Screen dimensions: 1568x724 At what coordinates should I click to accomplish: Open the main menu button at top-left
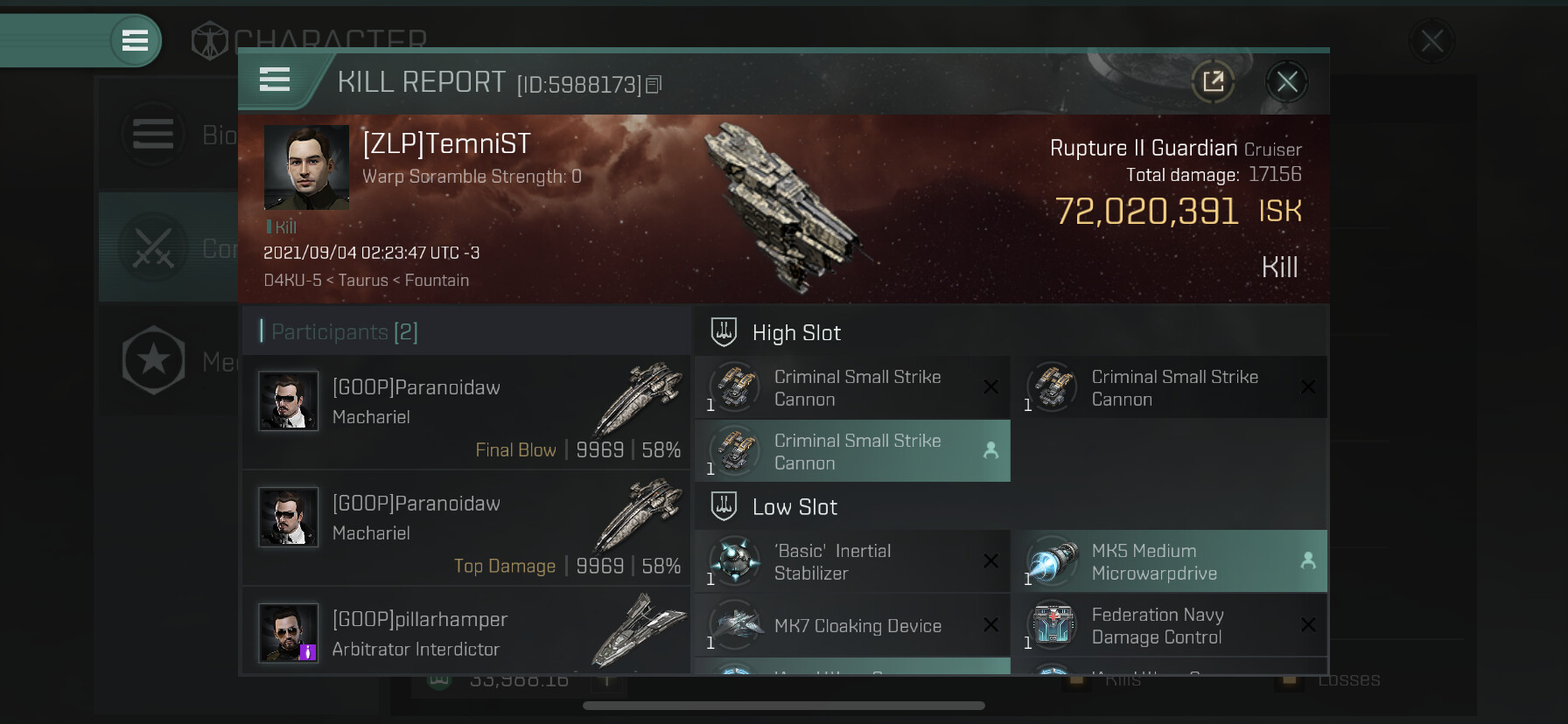click(135, 40)
